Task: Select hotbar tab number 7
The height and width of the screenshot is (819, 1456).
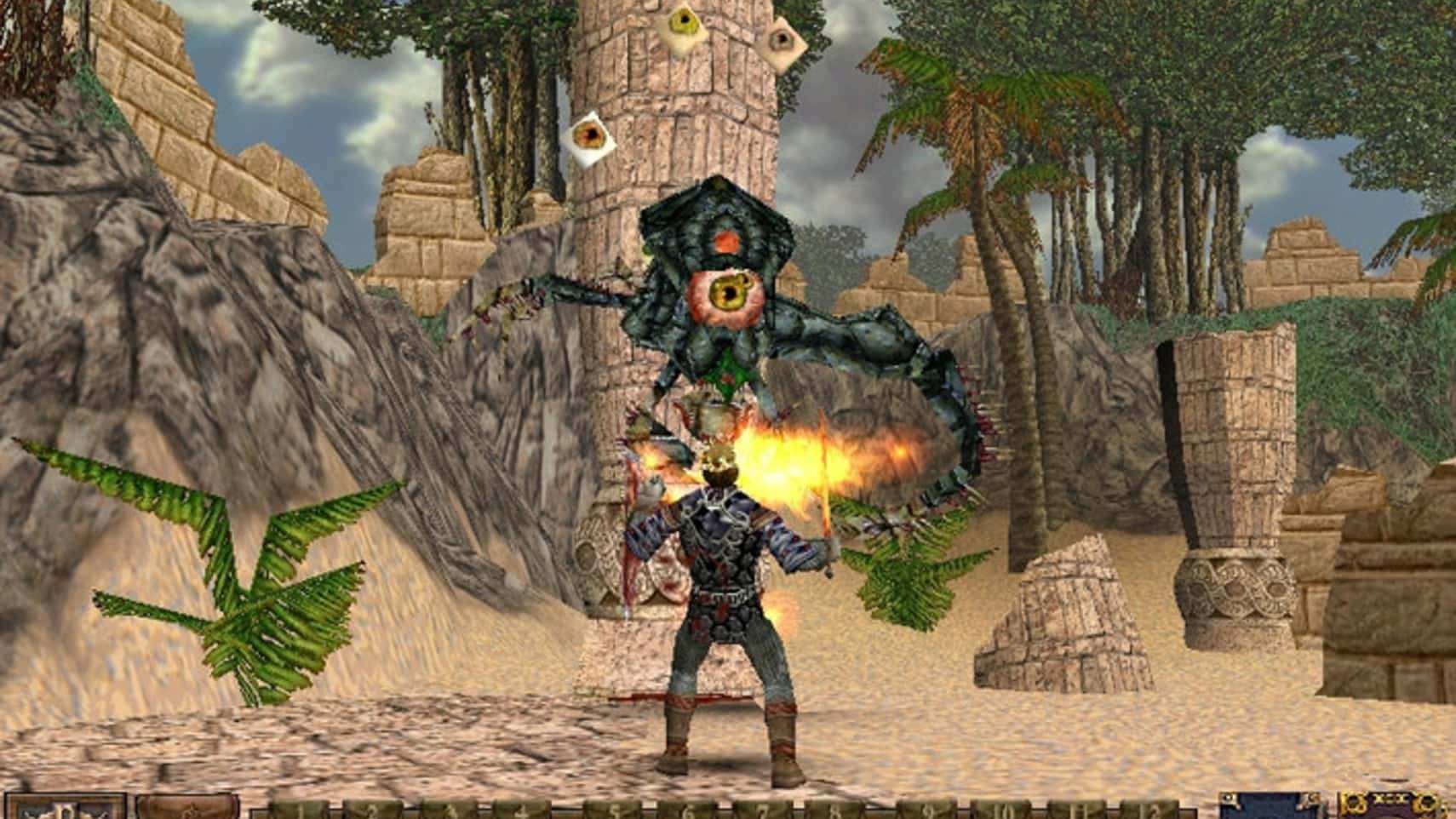Action: pyautogui.click(x=763, y=810)
